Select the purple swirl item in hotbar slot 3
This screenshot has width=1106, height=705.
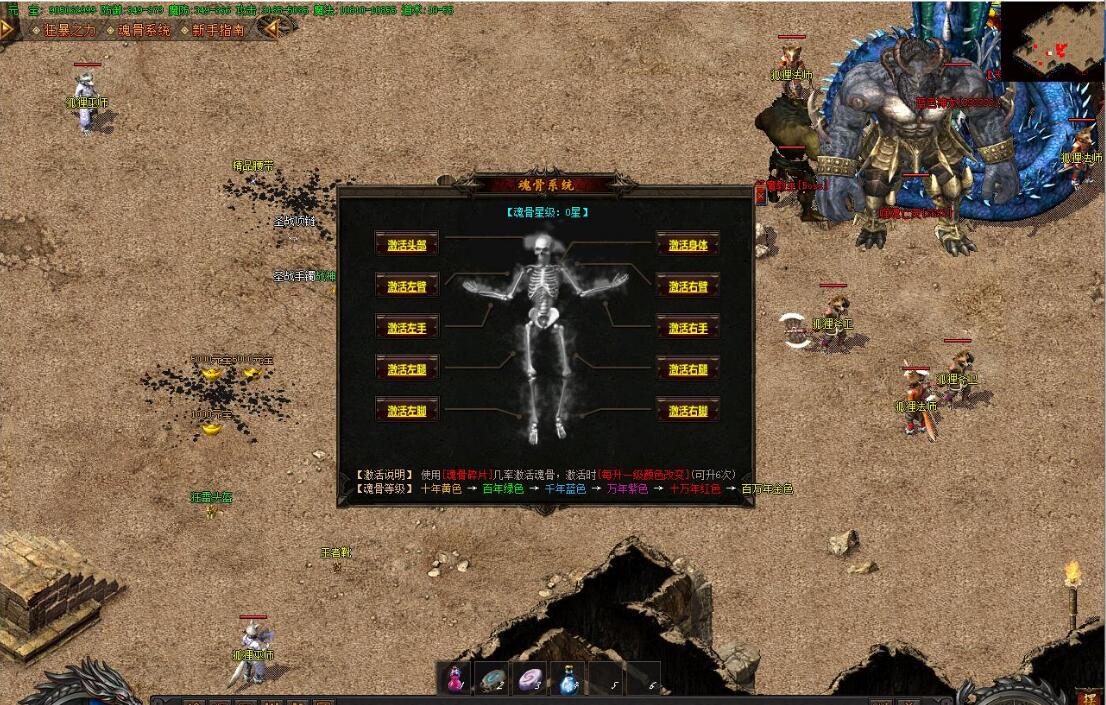click(530, 678)
